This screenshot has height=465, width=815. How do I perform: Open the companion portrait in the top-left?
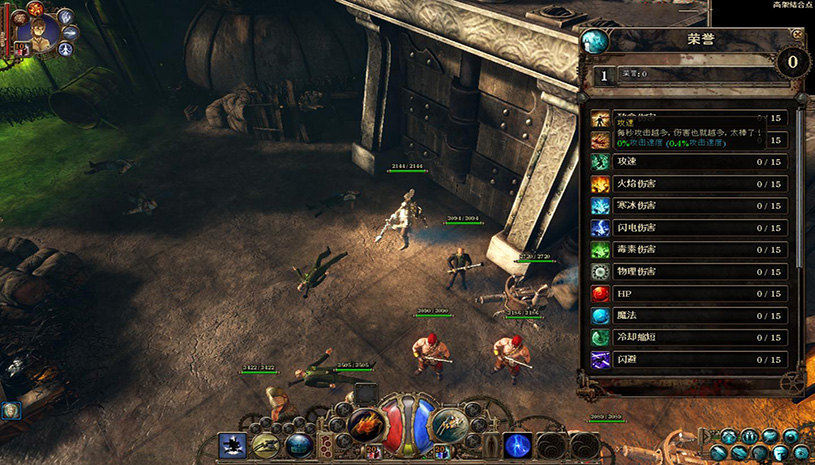38,36
